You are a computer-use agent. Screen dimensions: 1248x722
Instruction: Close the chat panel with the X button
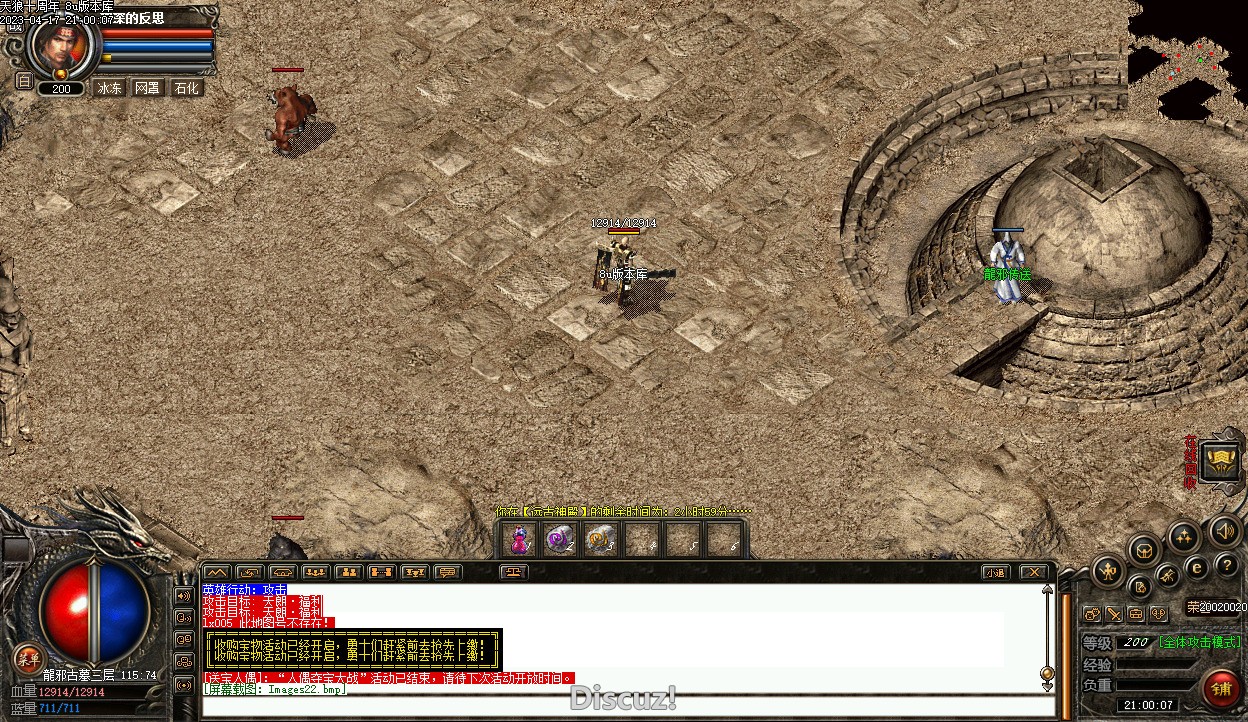[x=1033, y=573]
